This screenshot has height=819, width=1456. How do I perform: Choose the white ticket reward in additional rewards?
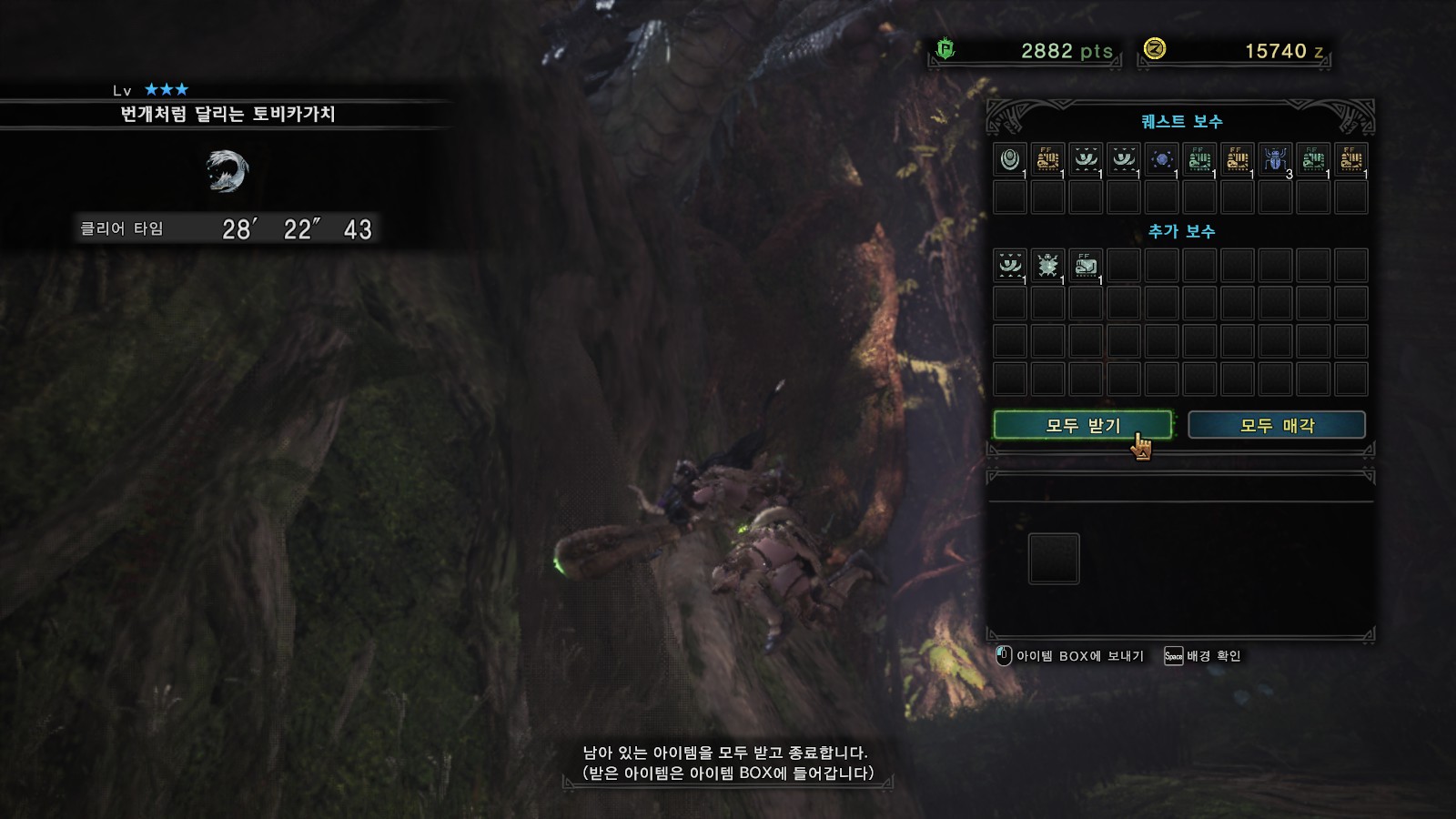1086,266
